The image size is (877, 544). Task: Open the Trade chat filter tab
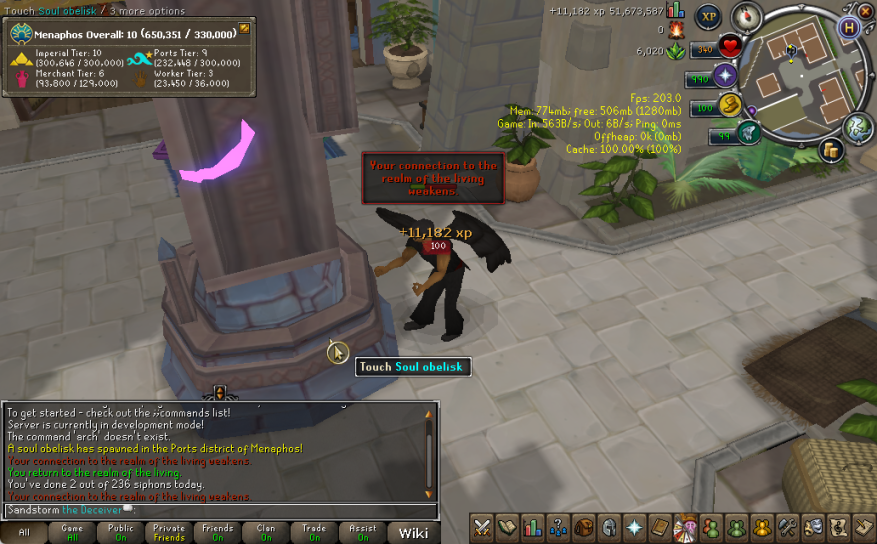coord(314,532)
